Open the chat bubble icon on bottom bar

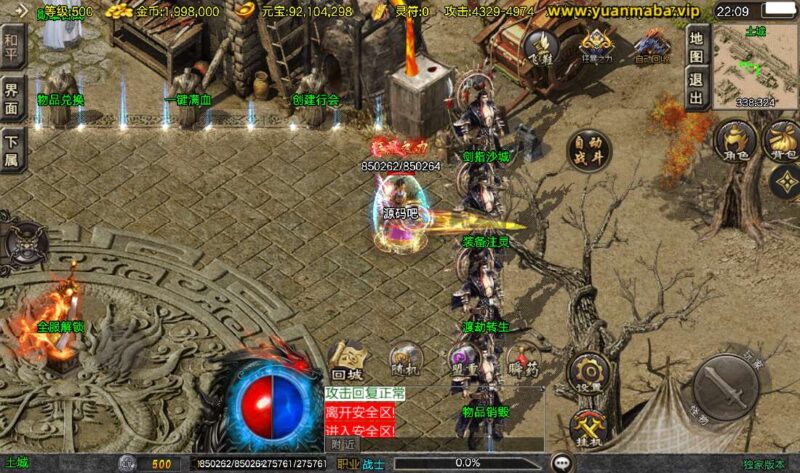tap(562, 463)
